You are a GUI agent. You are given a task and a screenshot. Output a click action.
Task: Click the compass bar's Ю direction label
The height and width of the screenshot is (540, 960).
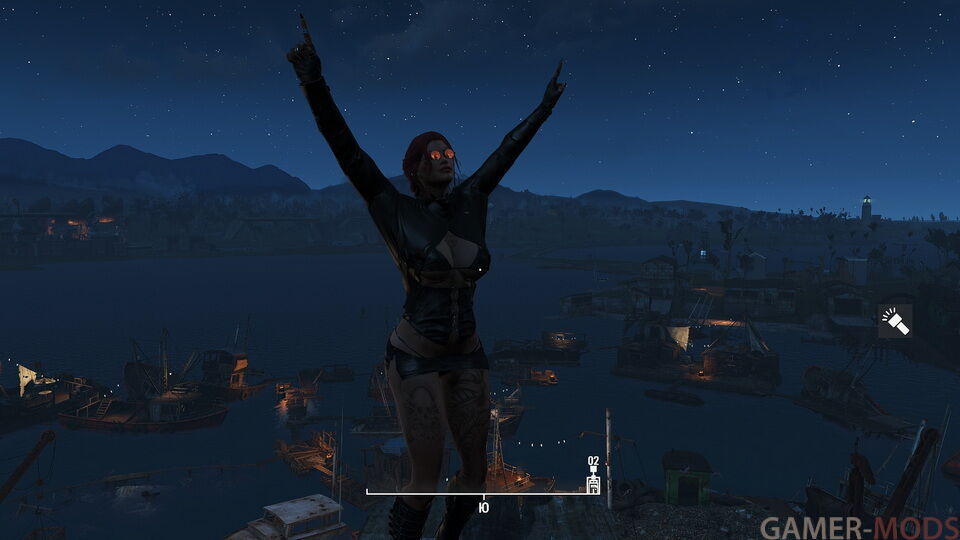[484, 507]
